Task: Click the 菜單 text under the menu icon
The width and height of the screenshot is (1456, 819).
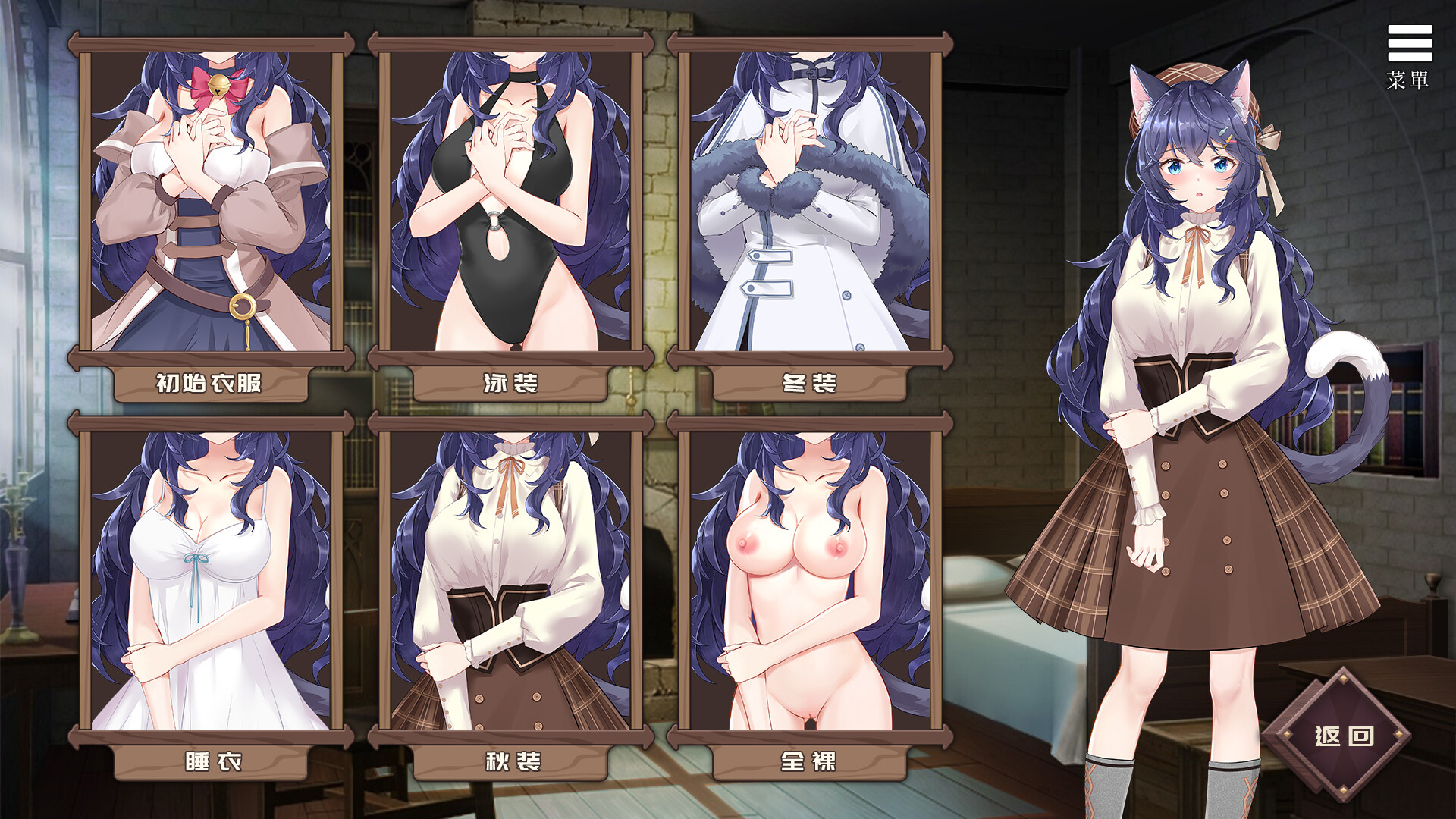Action: [1407, 80]
